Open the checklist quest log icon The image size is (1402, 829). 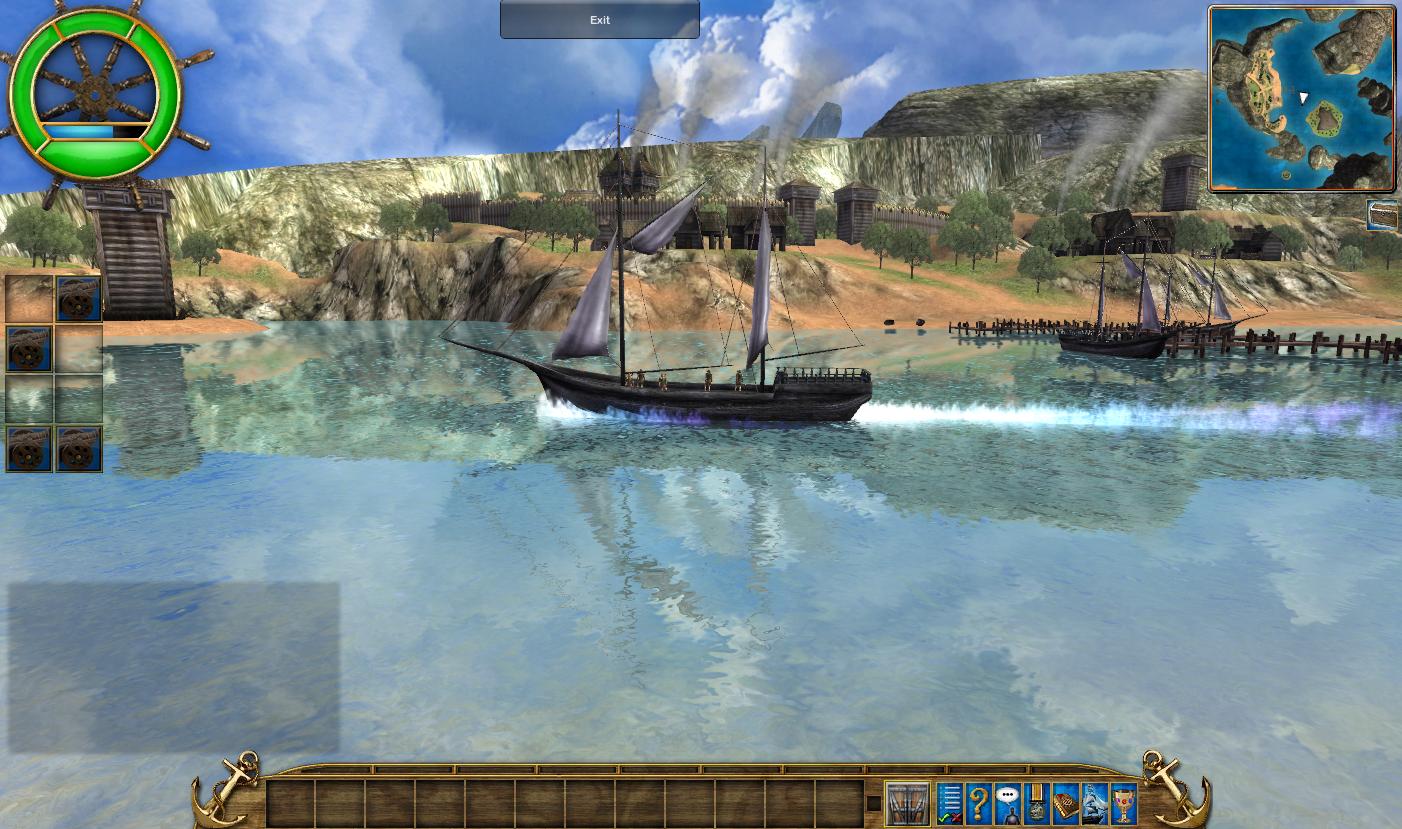[x=949, y=804]
